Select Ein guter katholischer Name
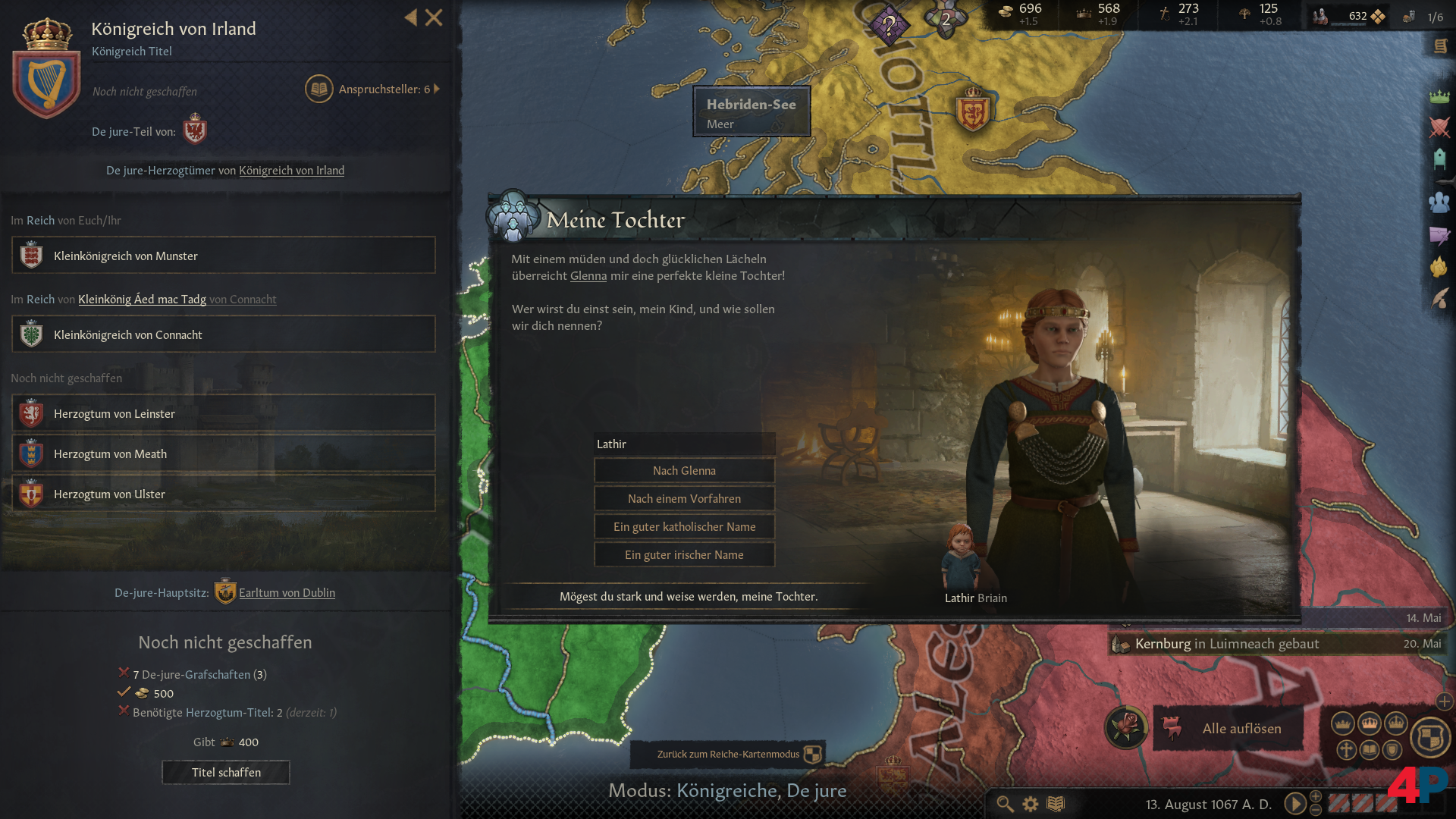This screenshot has height=819, width=1456. click(x=684, y=526)
